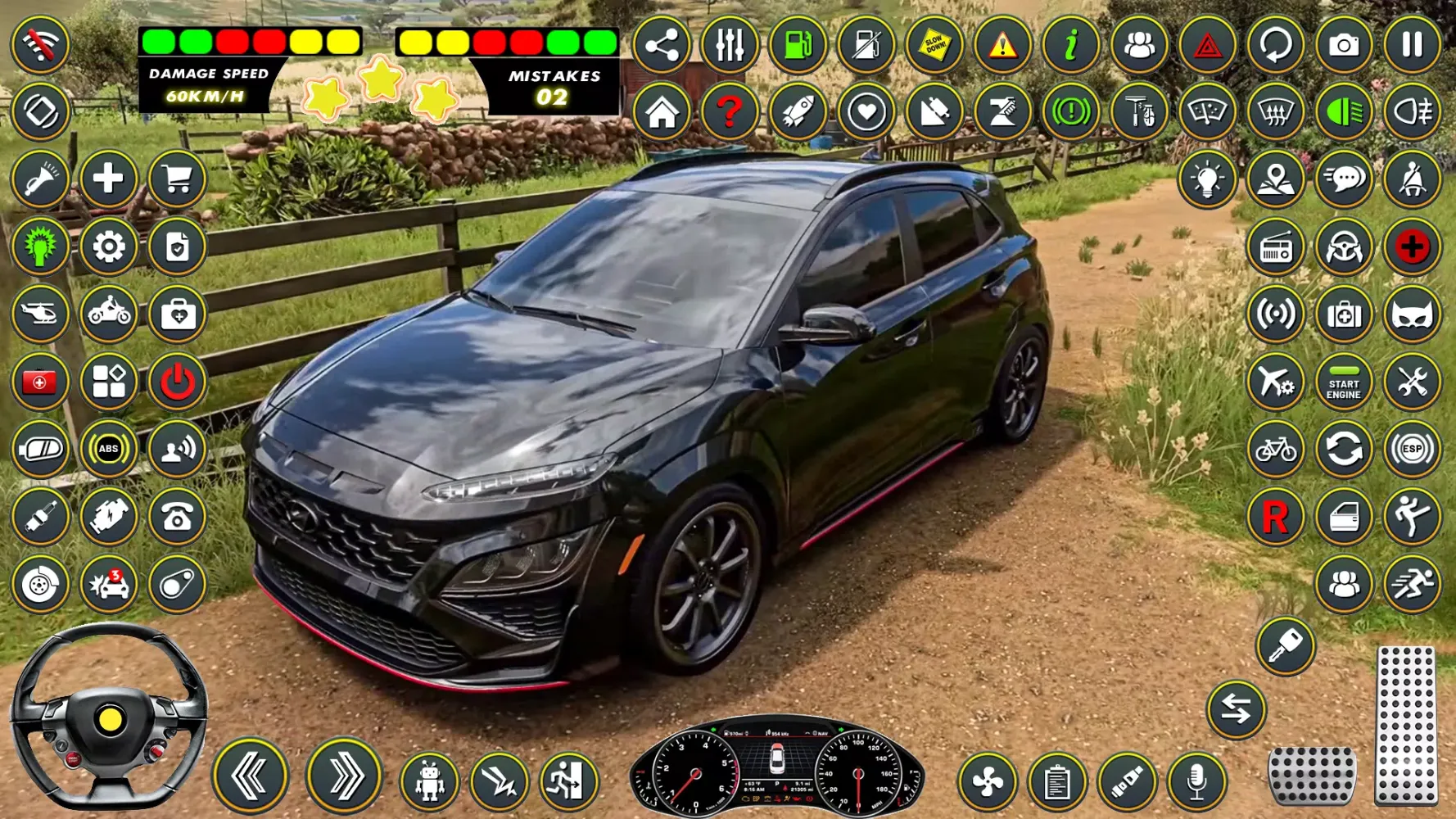Open the map location pin icon

1275,179
